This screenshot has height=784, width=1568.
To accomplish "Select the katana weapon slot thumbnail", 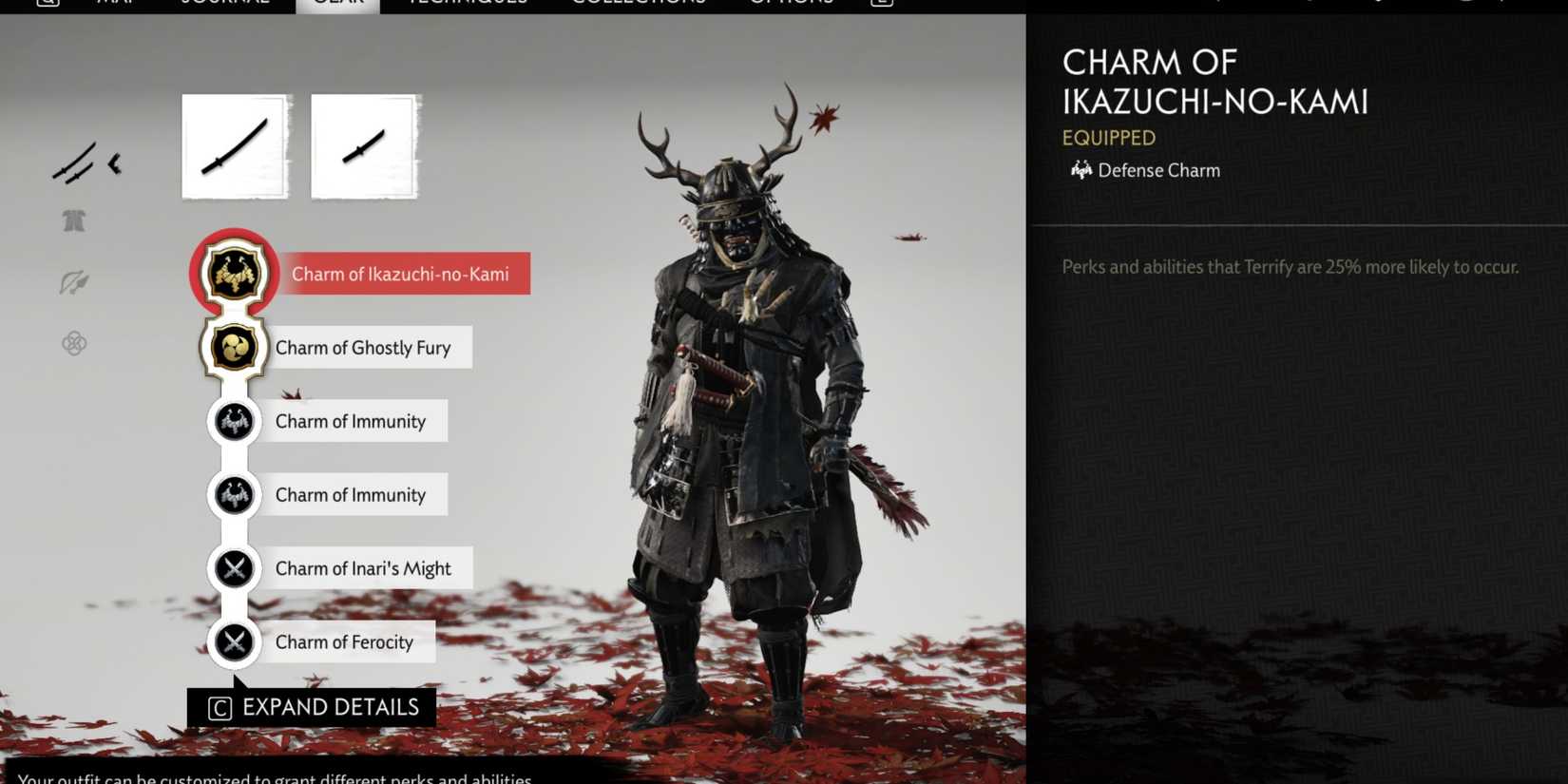I will (x=235, y=145).
